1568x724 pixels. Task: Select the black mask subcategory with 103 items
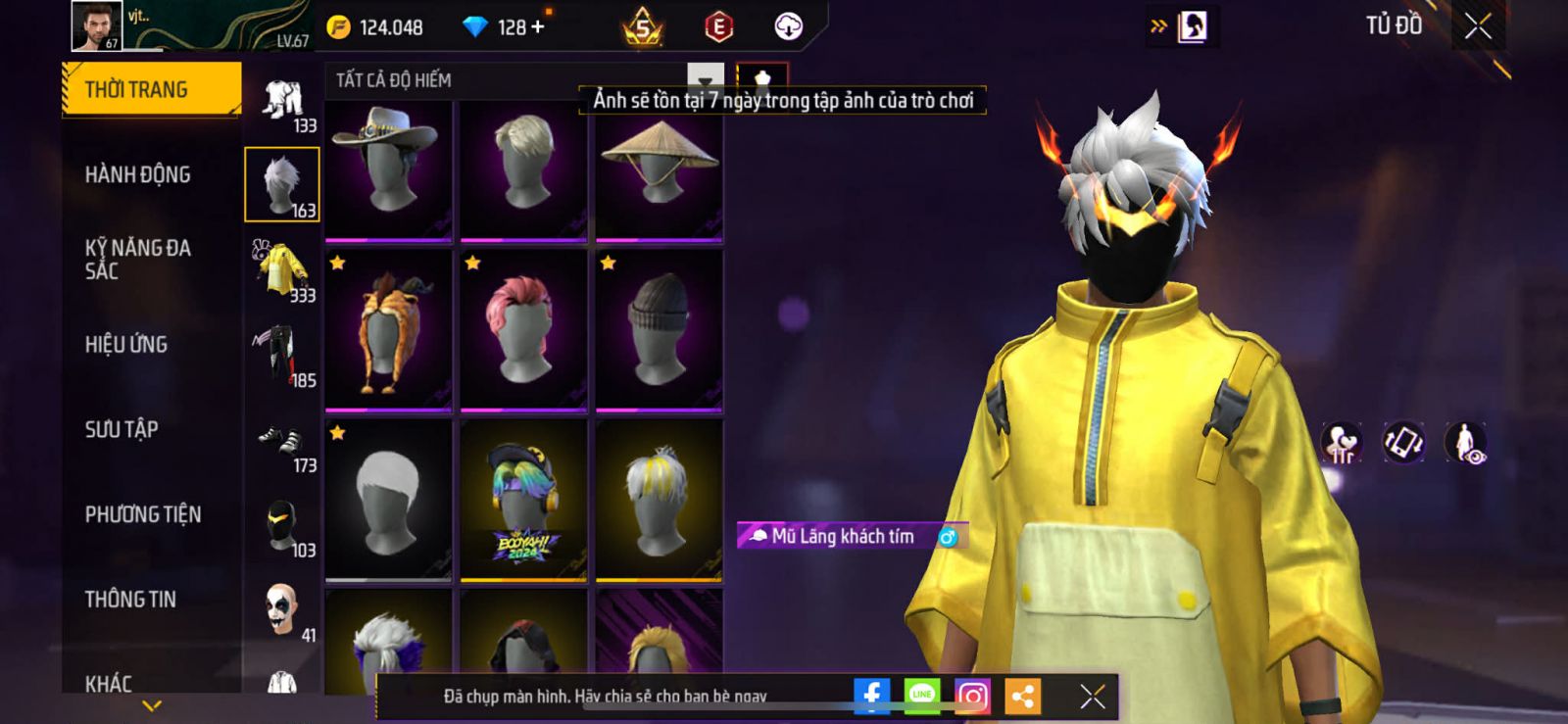[x=282, y=528]
